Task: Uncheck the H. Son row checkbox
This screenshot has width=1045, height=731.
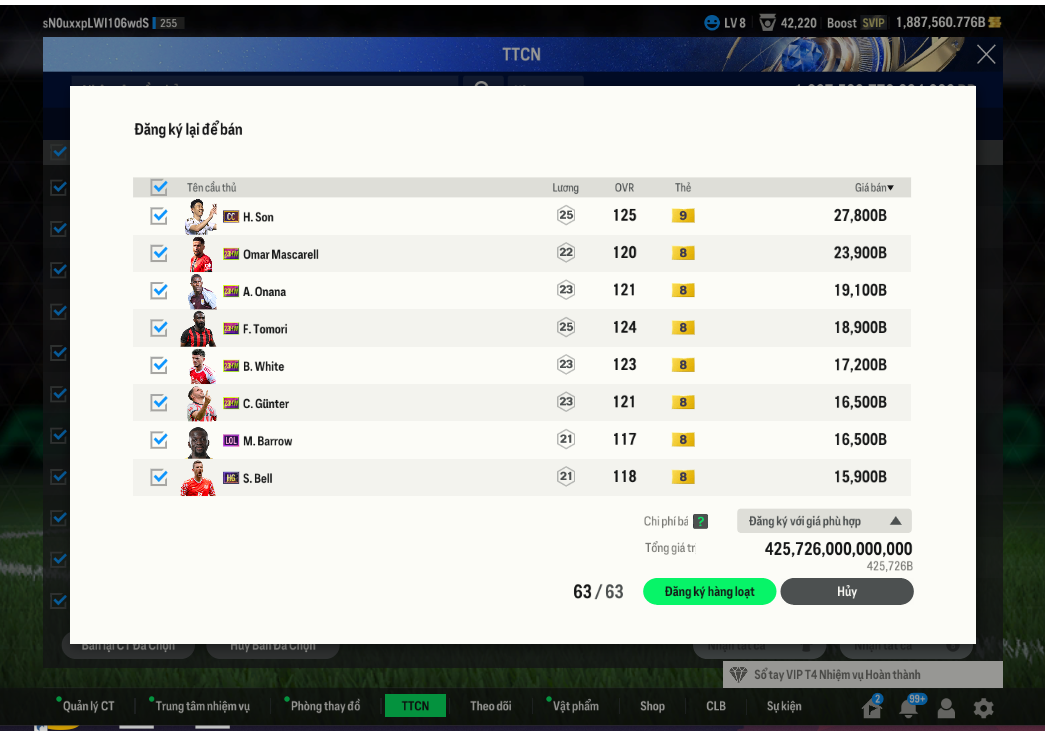Action: pos(159,216)
